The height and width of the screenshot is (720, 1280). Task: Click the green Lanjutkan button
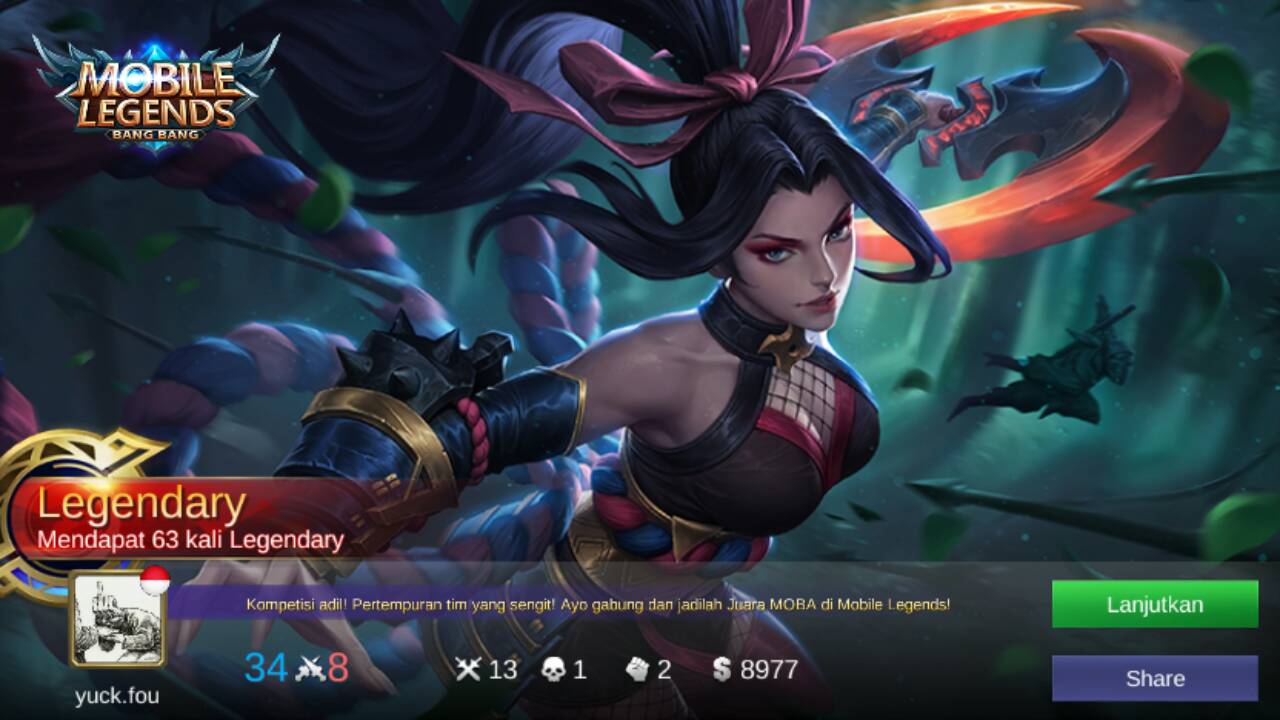tap(1154, 604)
